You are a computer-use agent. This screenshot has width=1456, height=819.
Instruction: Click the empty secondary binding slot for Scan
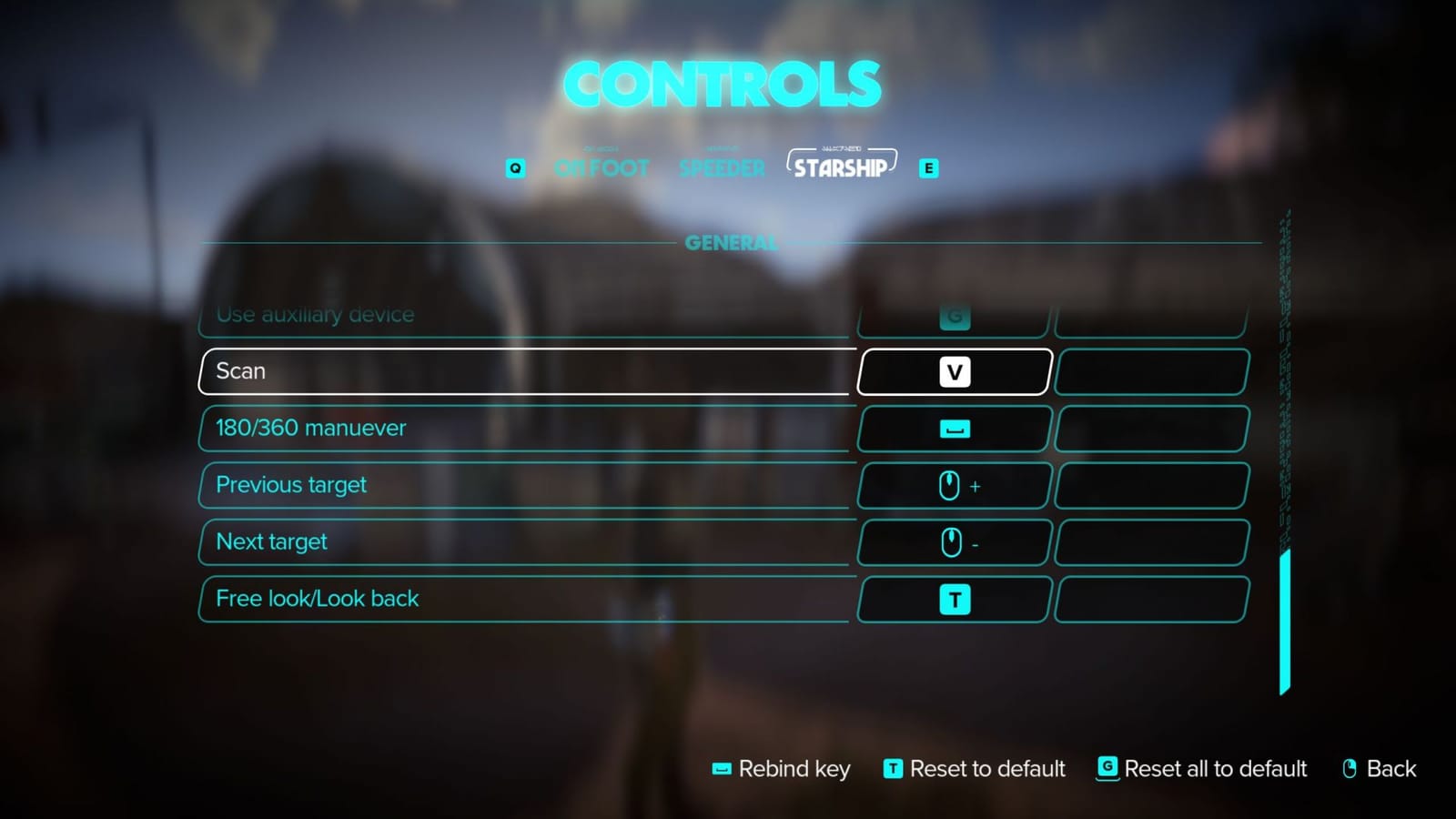1150,371
